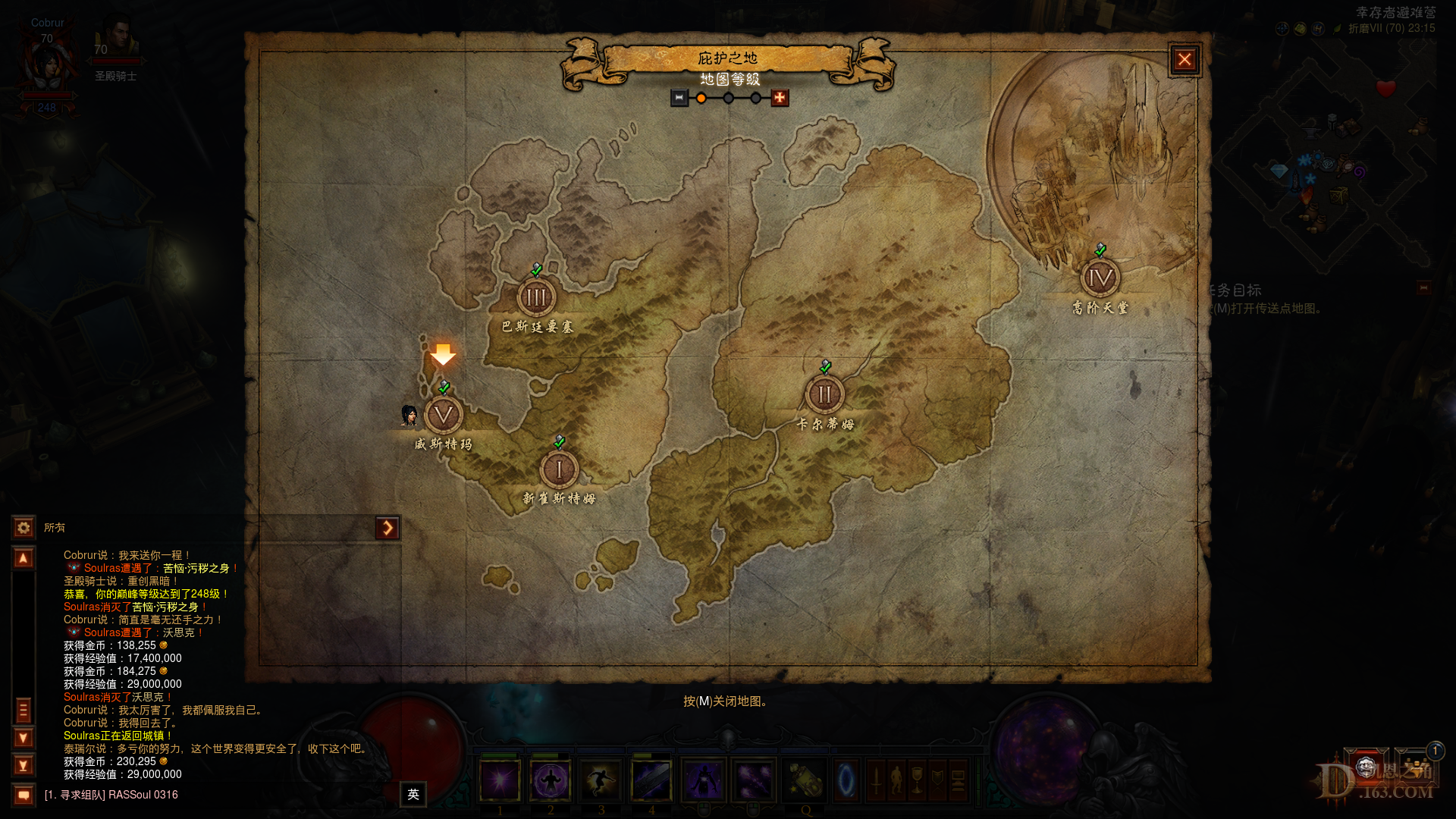Close the world map with the X button
1456x819 pixels.
click(1184, 60)
